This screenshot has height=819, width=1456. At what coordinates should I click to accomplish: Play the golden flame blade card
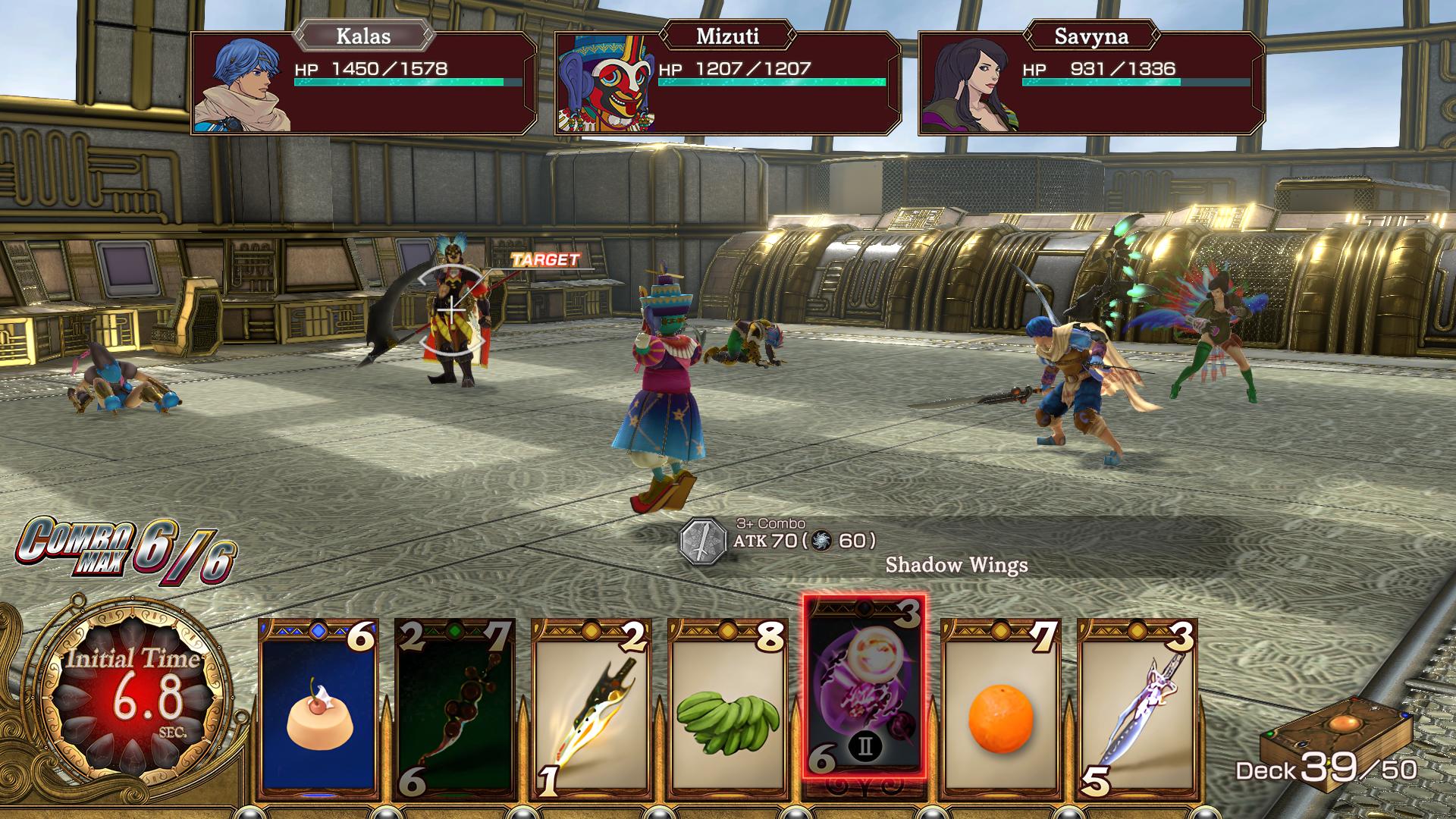tap(591, 709)
